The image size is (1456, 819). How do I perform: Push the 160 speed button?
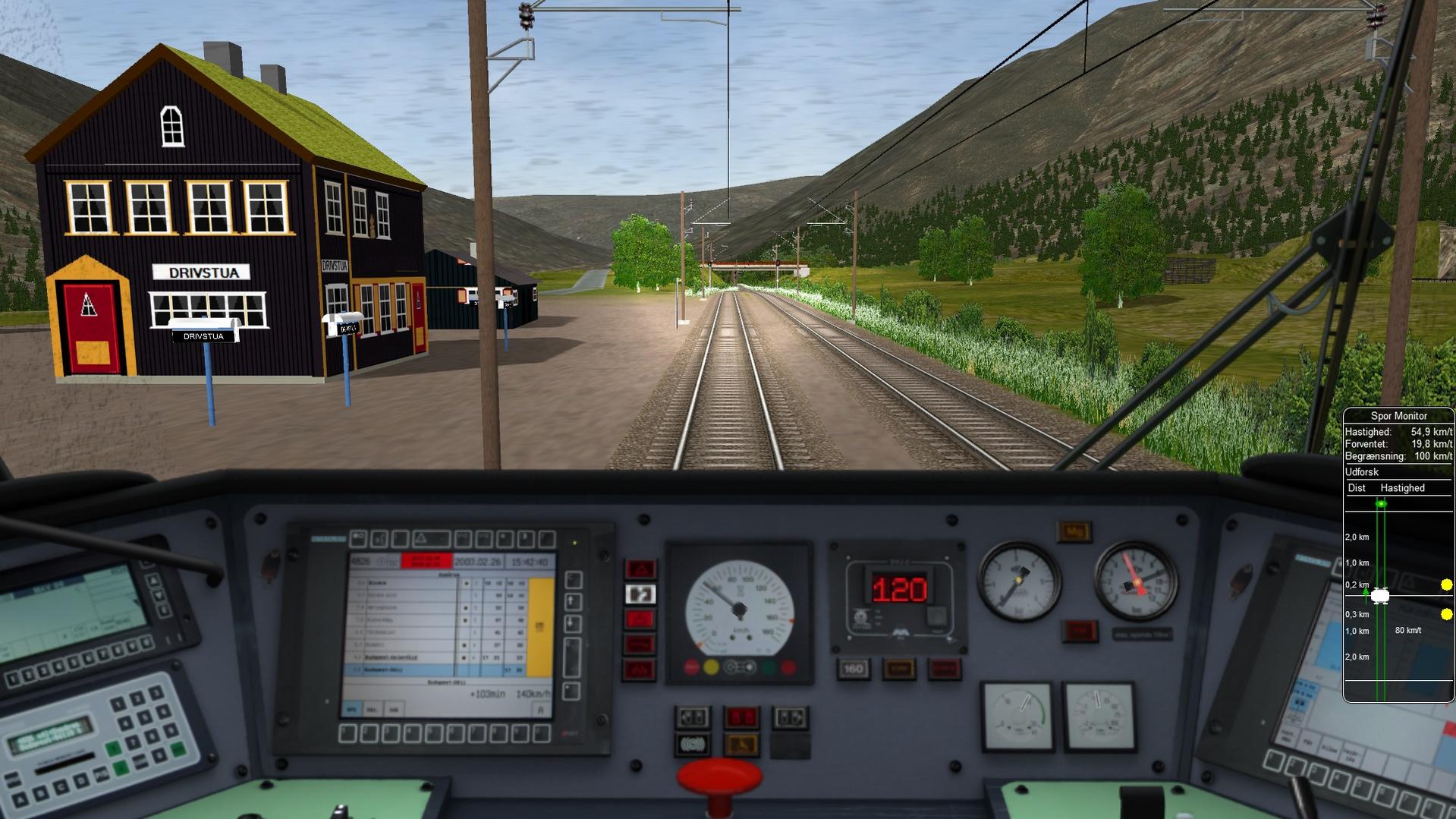tap(854, 669)
